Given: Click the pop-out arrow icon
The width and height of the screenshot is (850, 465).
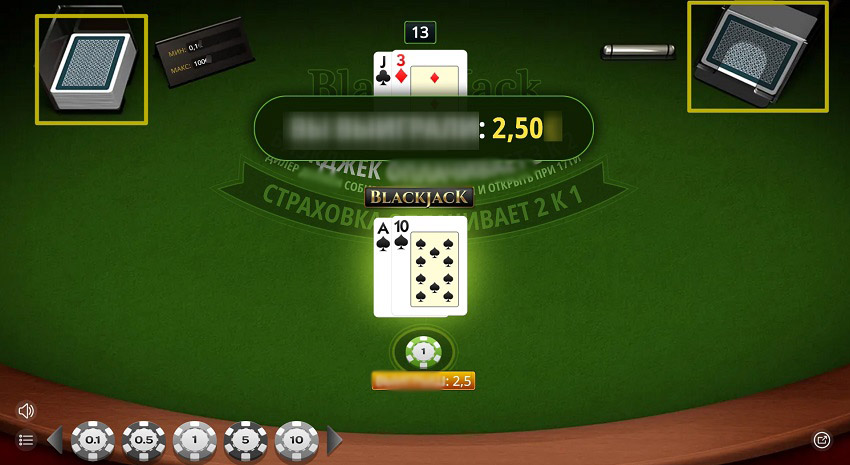Looking at the screenshot, I should pos(822,439).
